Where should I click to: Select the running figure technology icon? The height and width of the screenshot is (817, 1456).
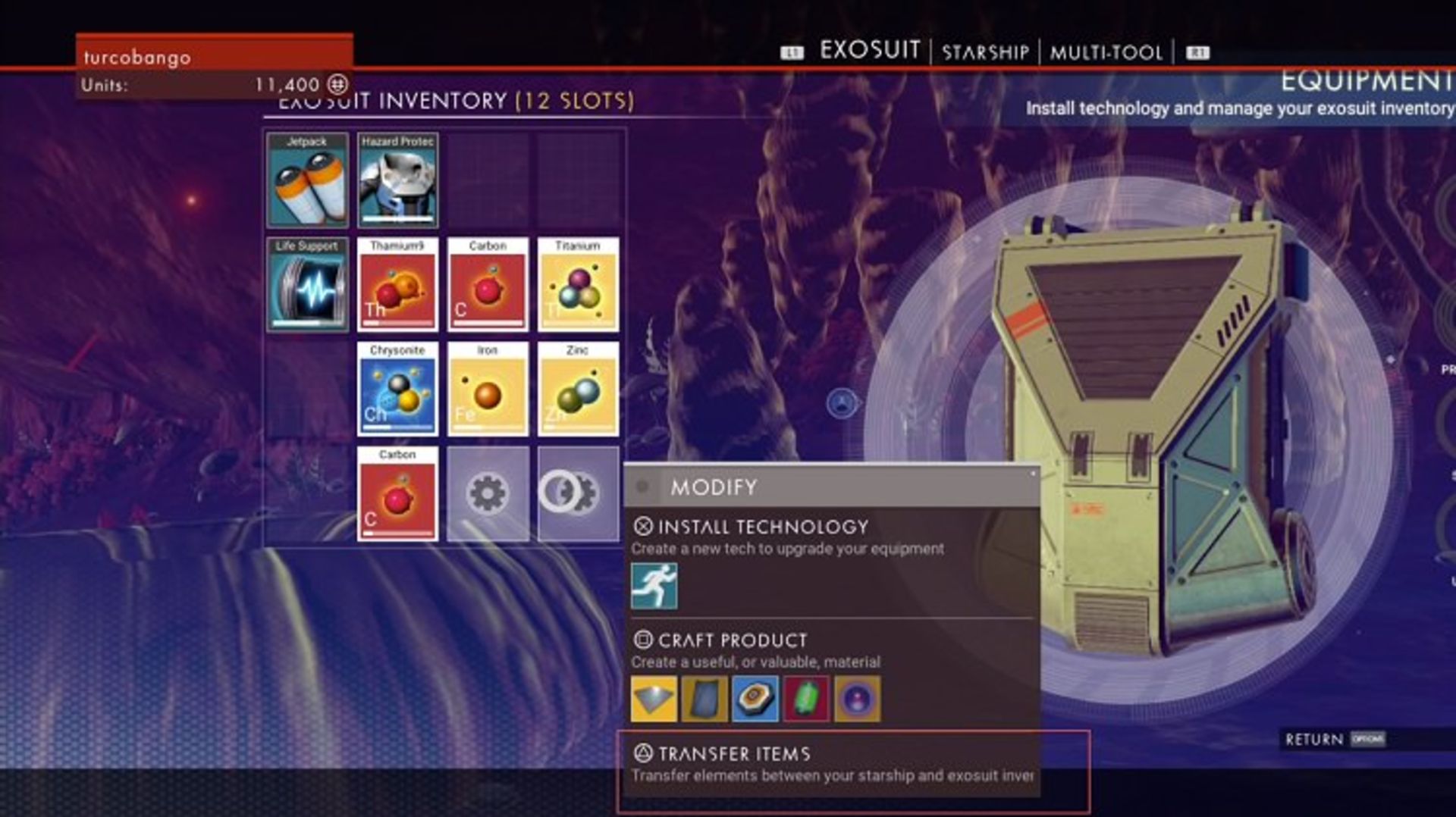(x=654, y=586)
